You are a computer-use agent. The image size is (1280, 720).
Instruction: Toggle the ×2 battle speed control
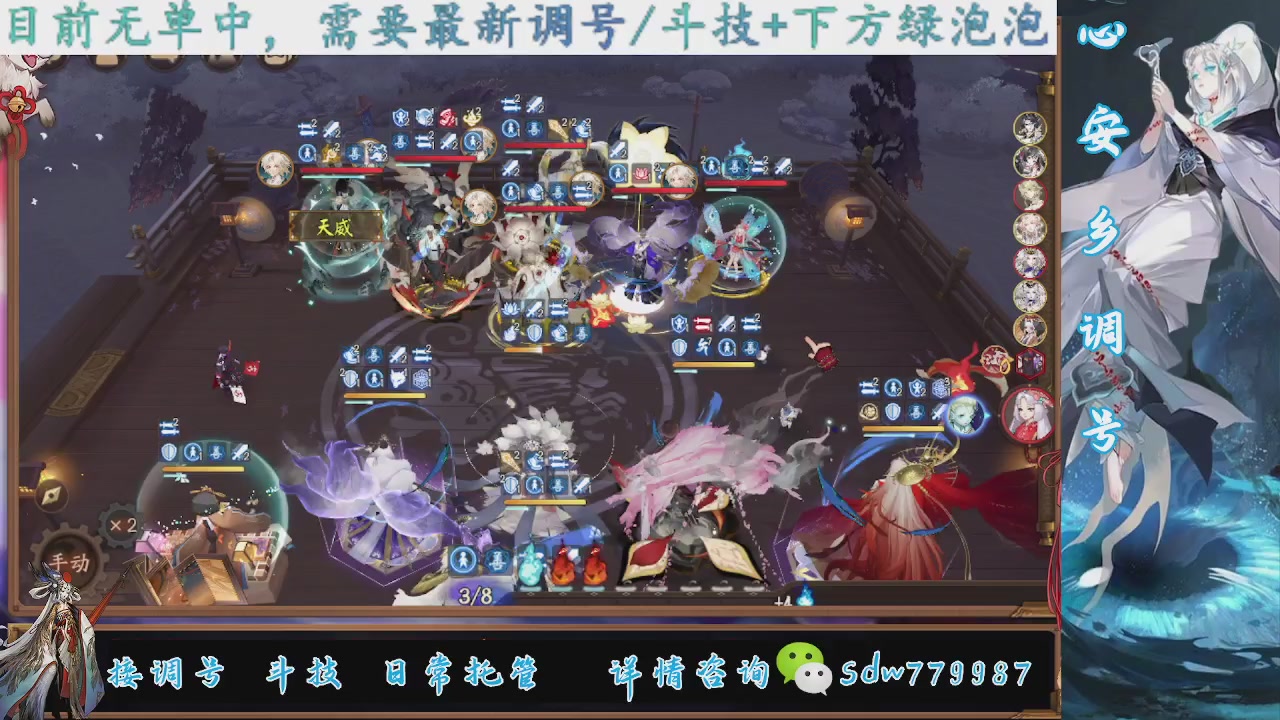tap(122, 524)
